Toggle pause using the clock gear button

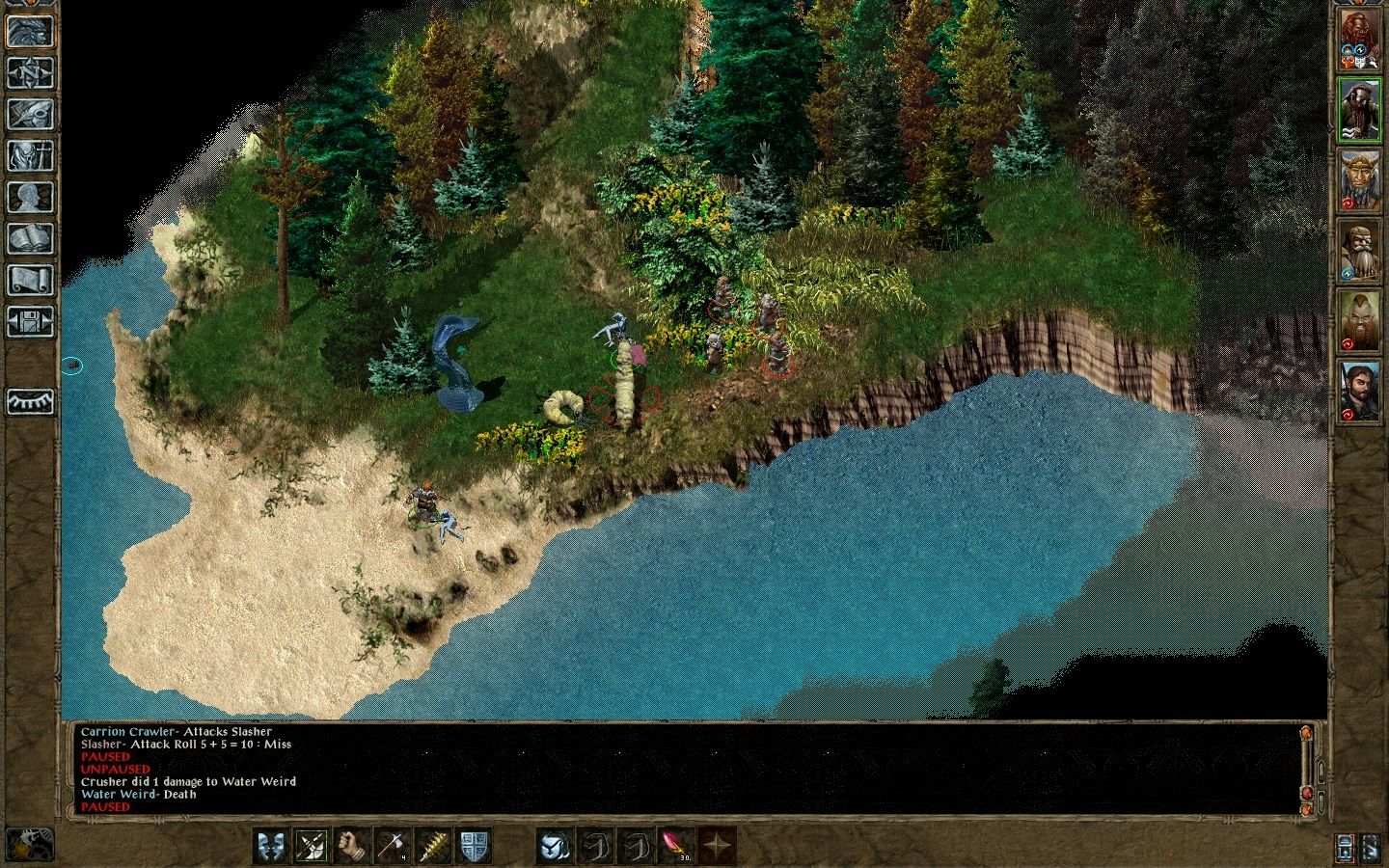tap(30, 845)
